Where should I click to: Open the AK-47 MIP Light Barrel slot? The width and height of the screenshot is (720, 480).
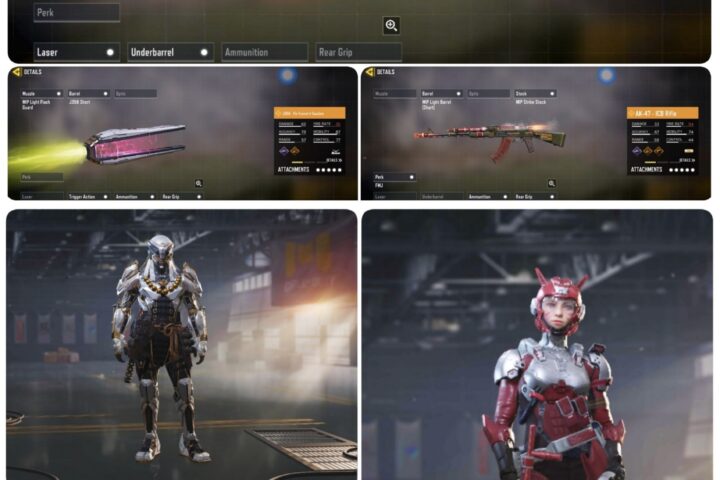coord(441,94)
